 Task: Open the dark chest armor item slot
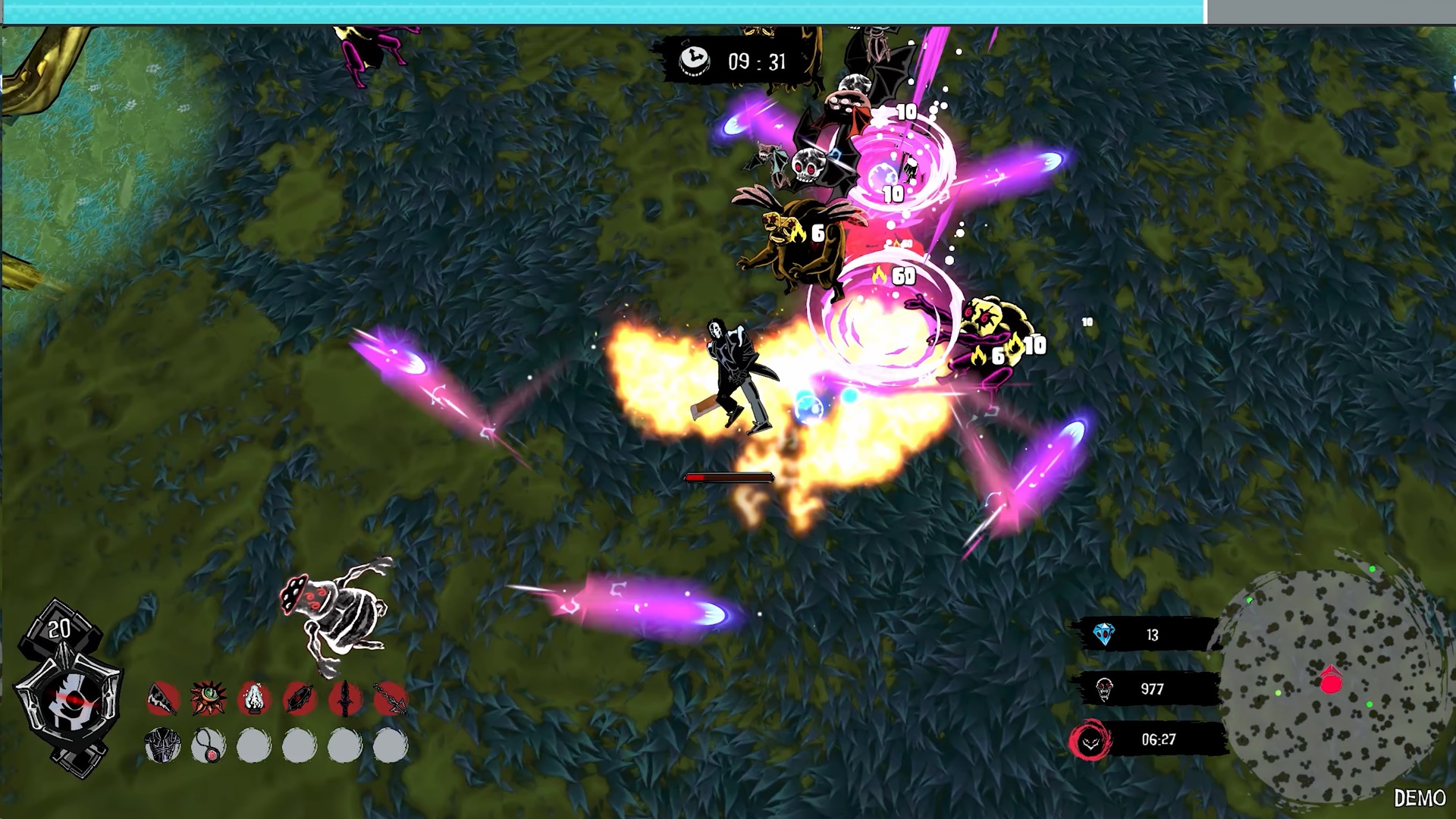tap(163, 746)
